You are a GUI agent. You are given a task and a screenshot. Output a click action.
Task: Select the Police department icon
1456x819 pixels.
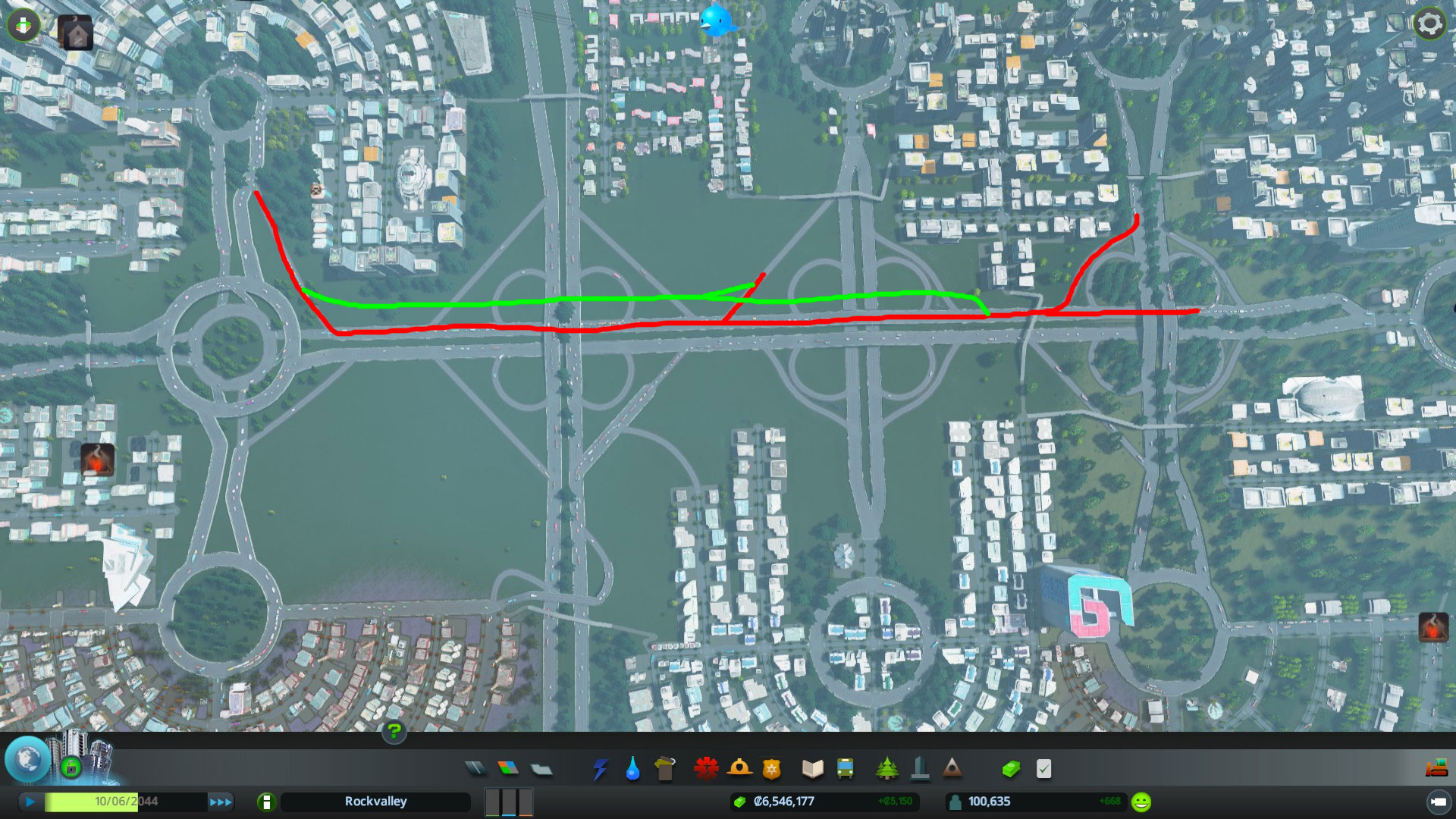(771, 768)
